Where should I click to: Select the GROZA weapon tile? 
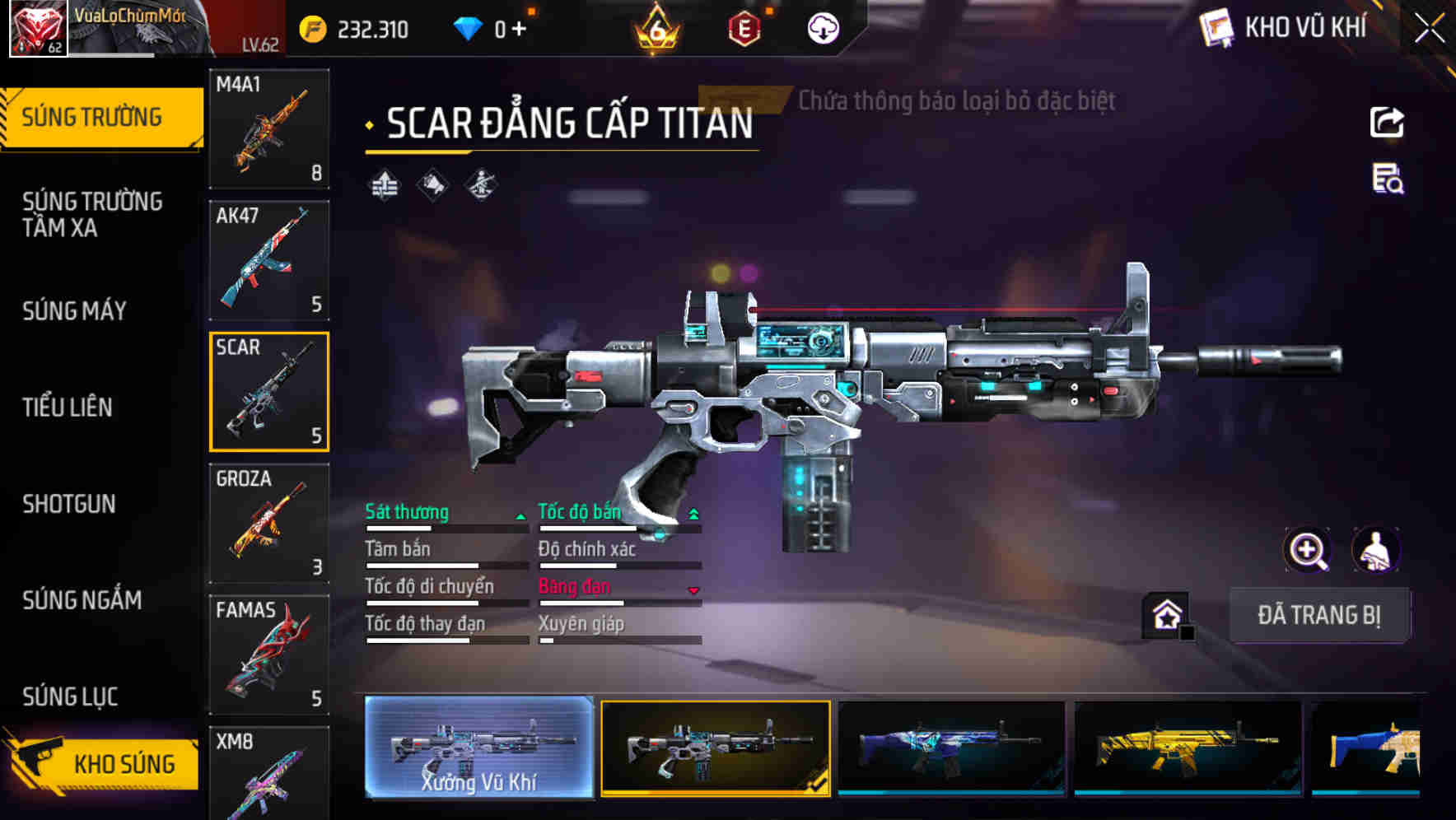click(x=269, y=523)
